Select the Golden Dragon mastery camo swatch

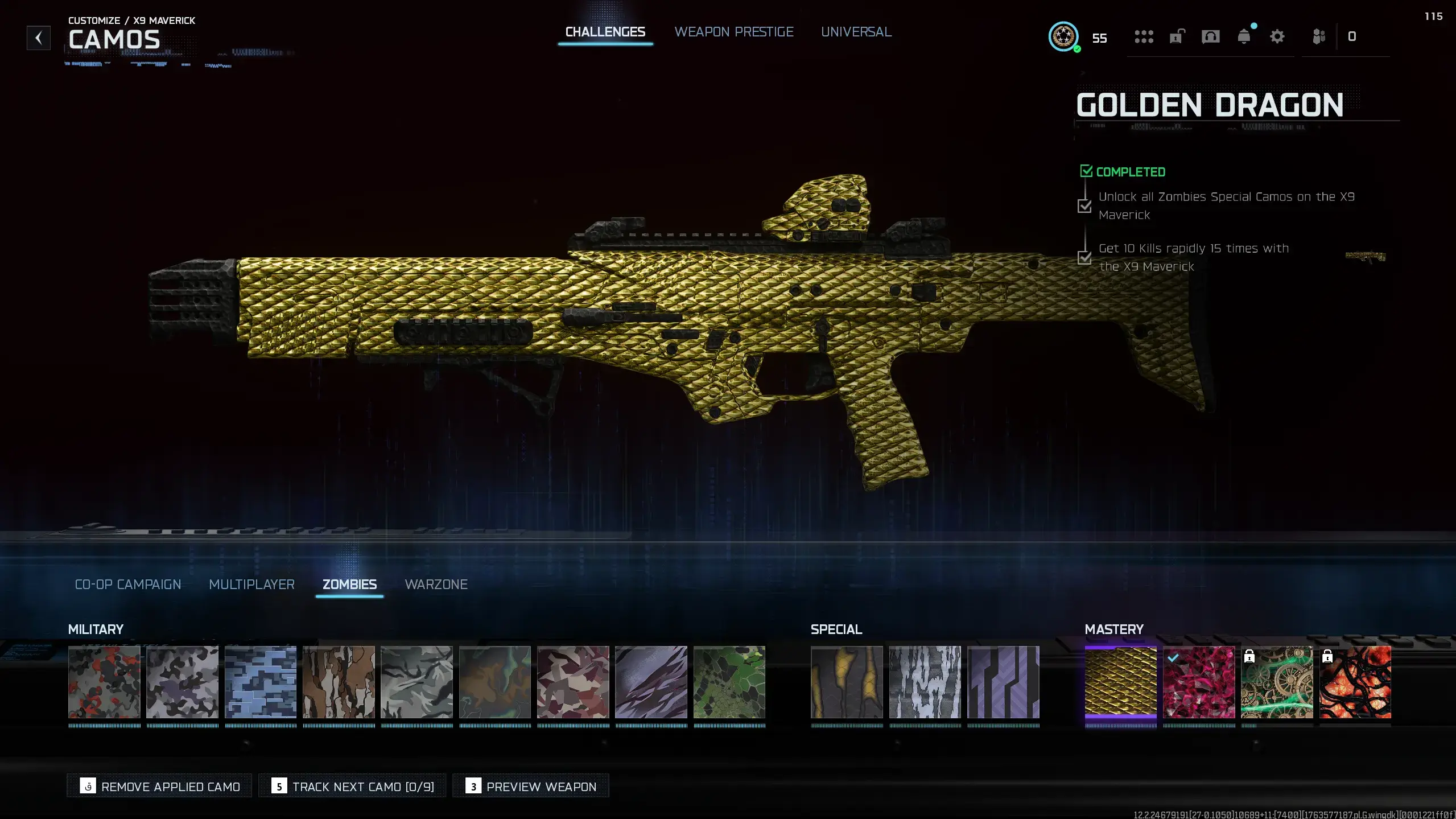click(1121, 683)
